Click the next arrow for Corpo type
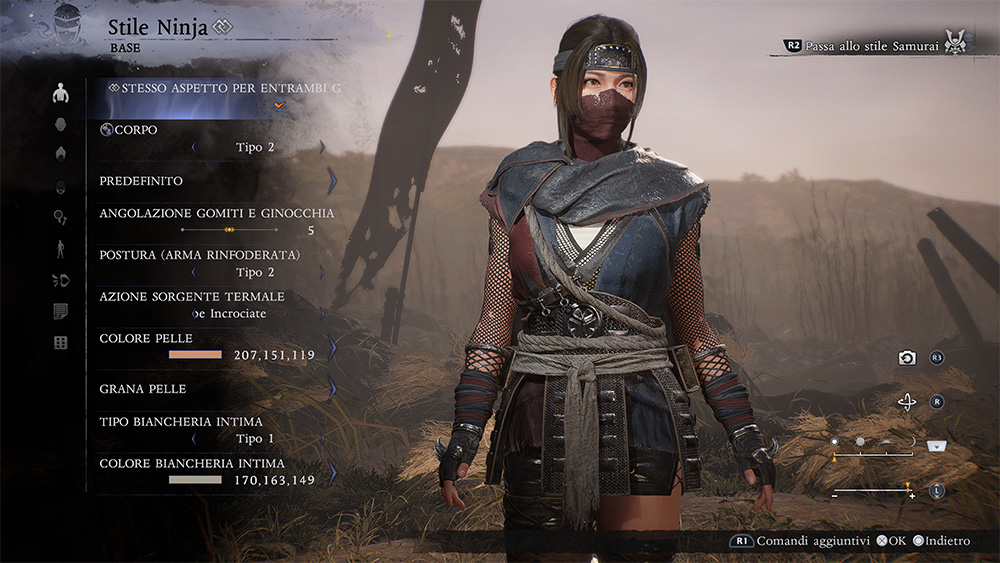Image resolution: width=1000 pixels, height=563 pixels. coord(322,147)
